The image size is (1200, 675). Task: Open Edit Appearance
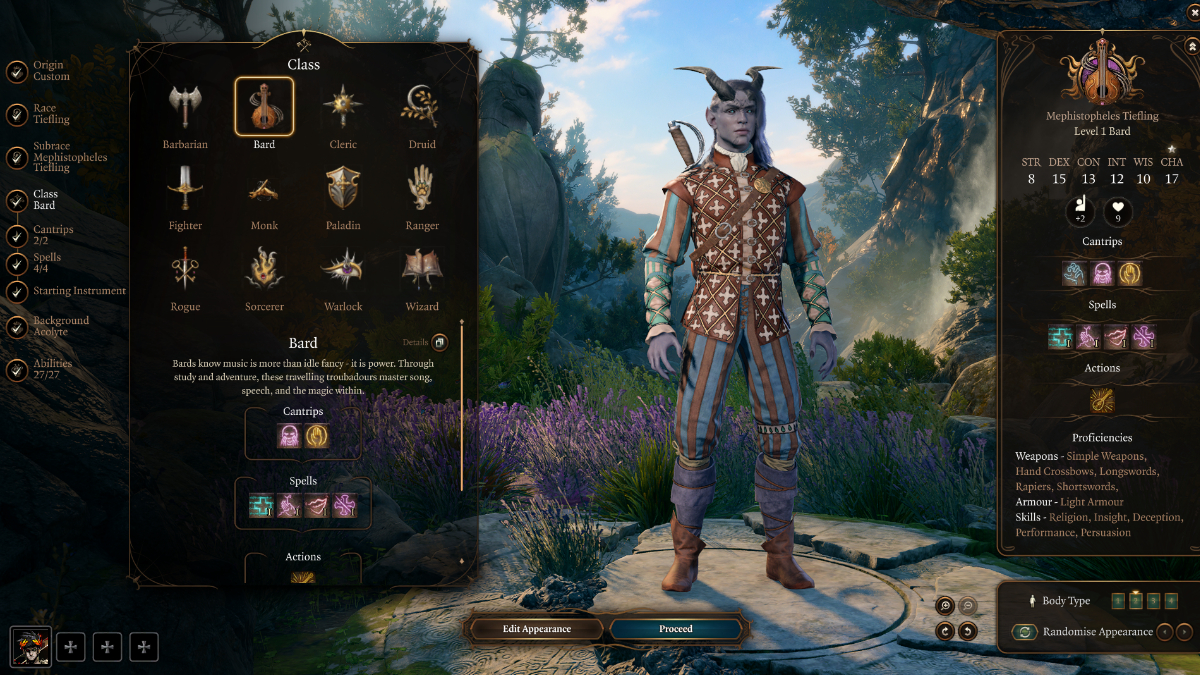pyautogui.click(x=536, y=629)
